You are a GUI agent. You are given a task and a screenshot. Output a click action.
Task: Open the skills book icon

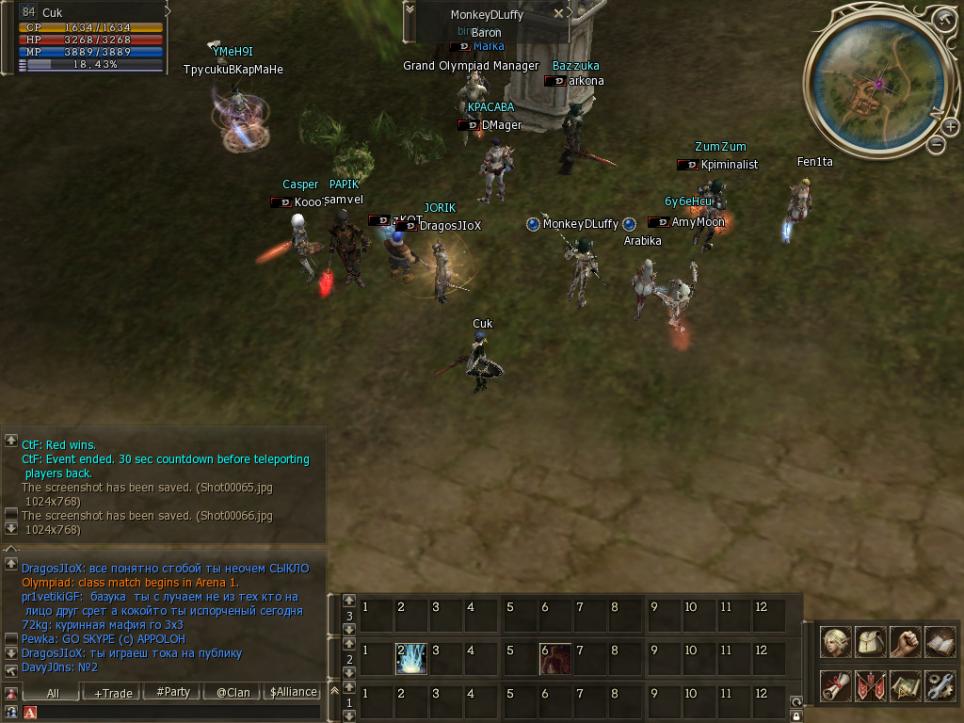pos(940,642)
